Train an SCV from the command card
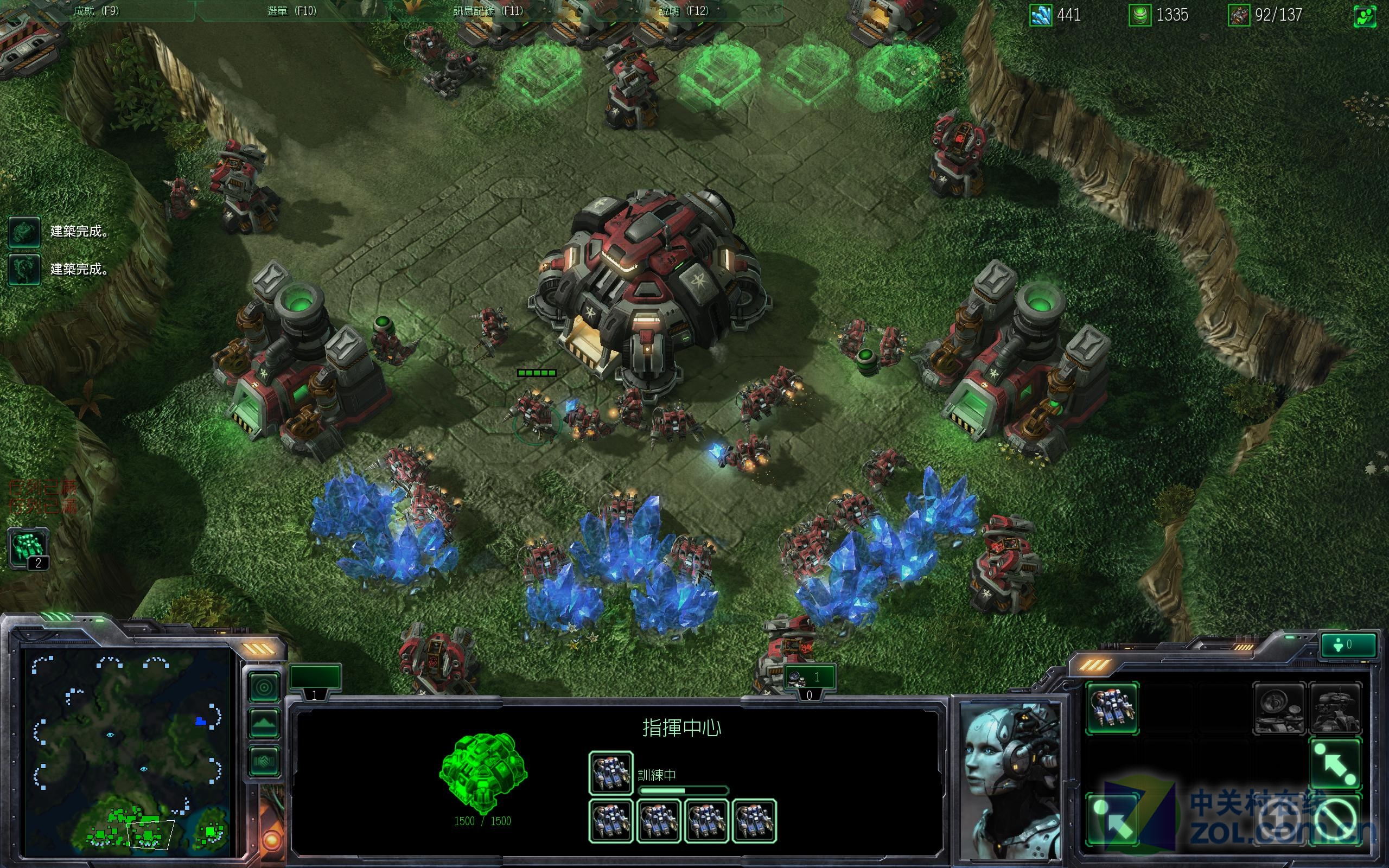 coord(1112,709)
